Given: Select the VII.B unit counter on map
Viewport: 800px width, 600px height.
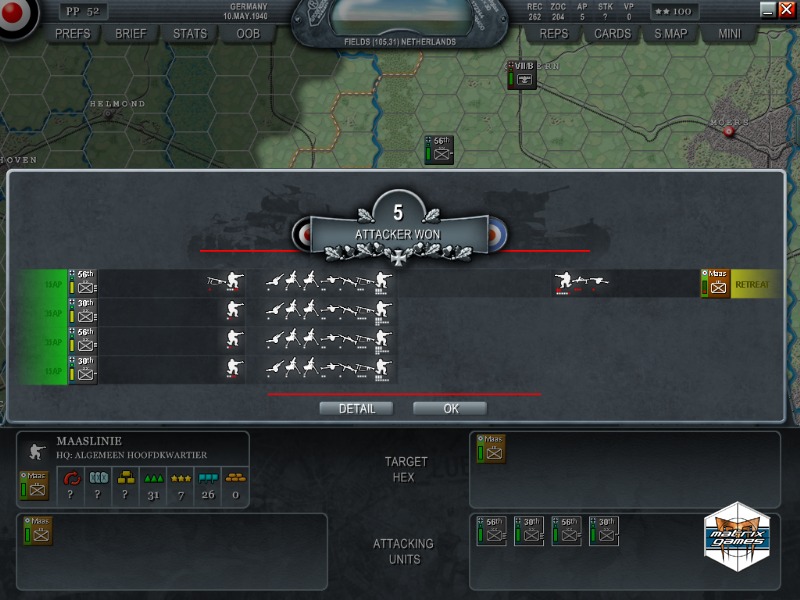Looking at the screenshot, I should pos(522,77).
